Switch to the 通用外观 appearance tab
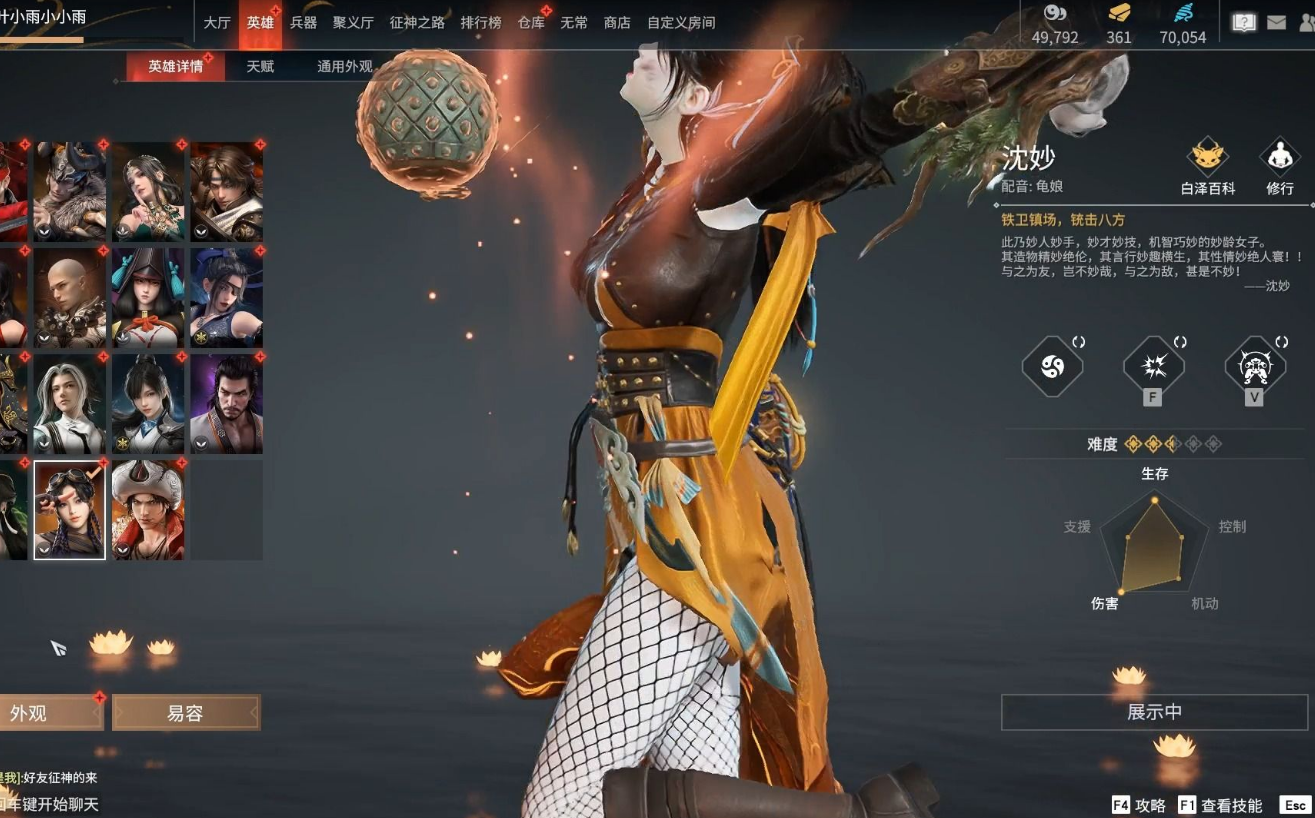 pos(345,67)
